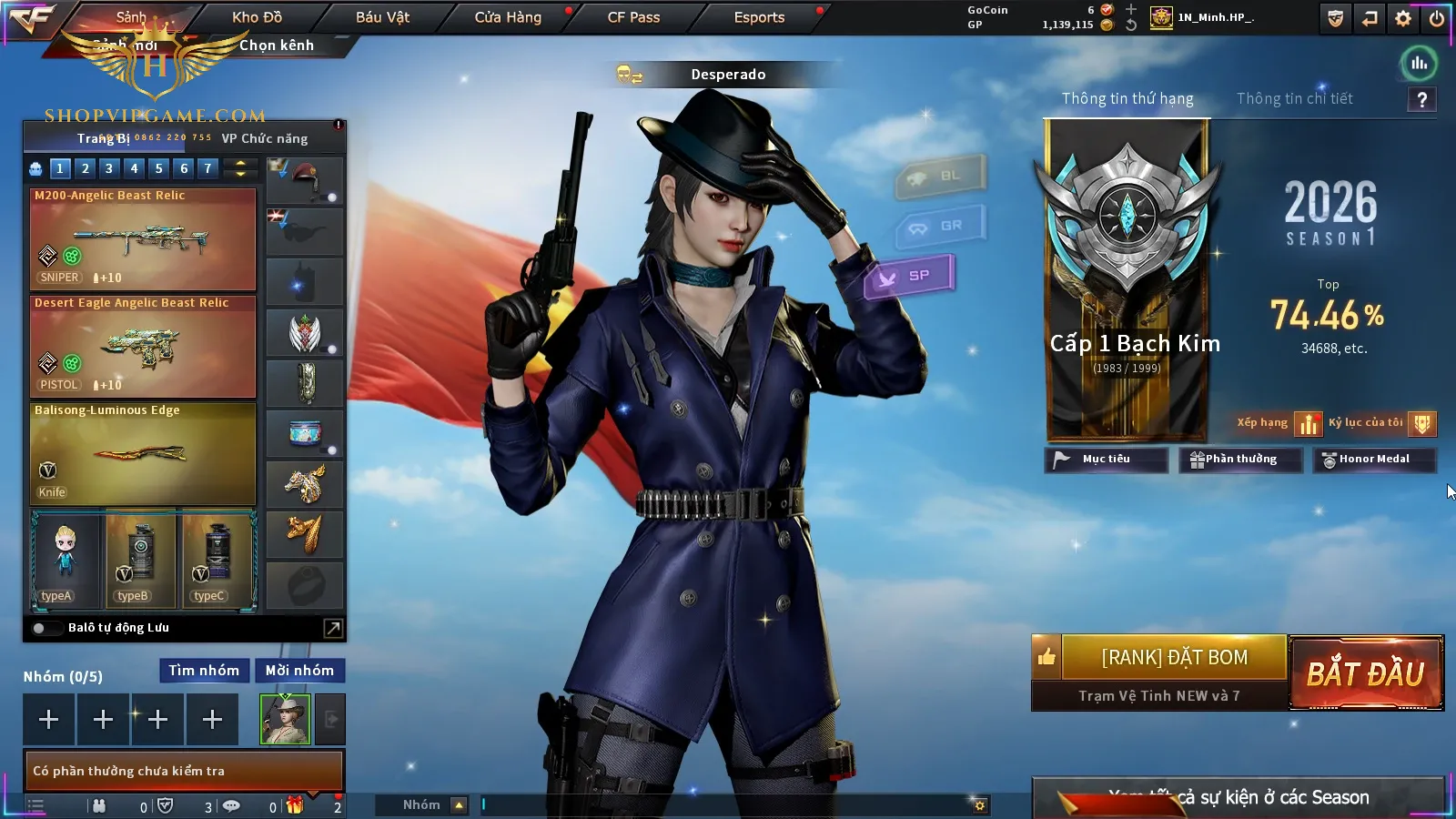Open the gear settings icon
Image resolution: width=1456 pixels, height=819 pixels.
click(1403, 18)
